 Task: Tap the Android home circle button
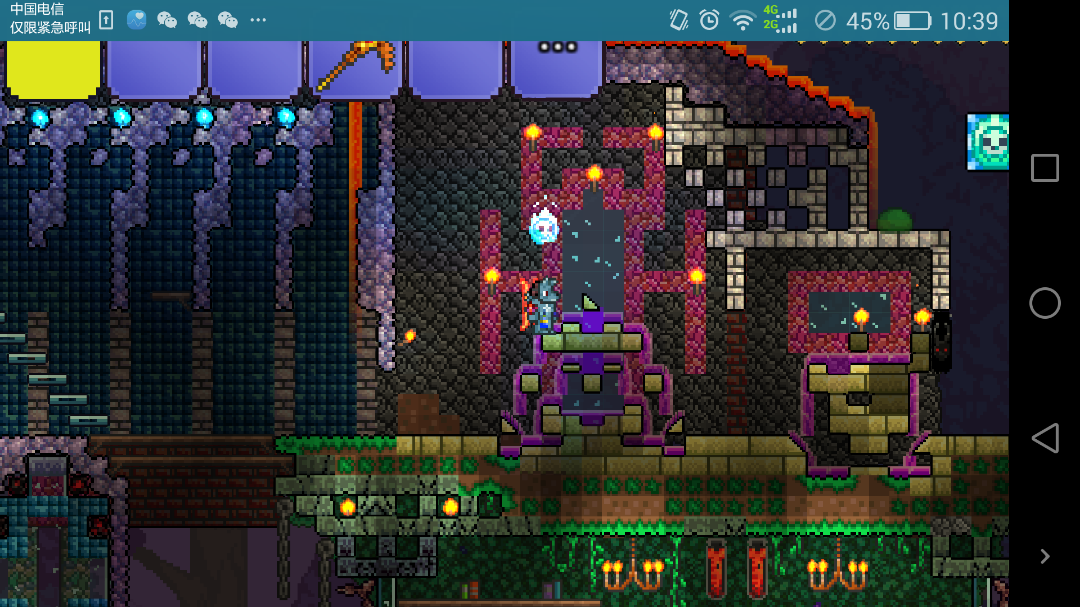point(1045,303)
